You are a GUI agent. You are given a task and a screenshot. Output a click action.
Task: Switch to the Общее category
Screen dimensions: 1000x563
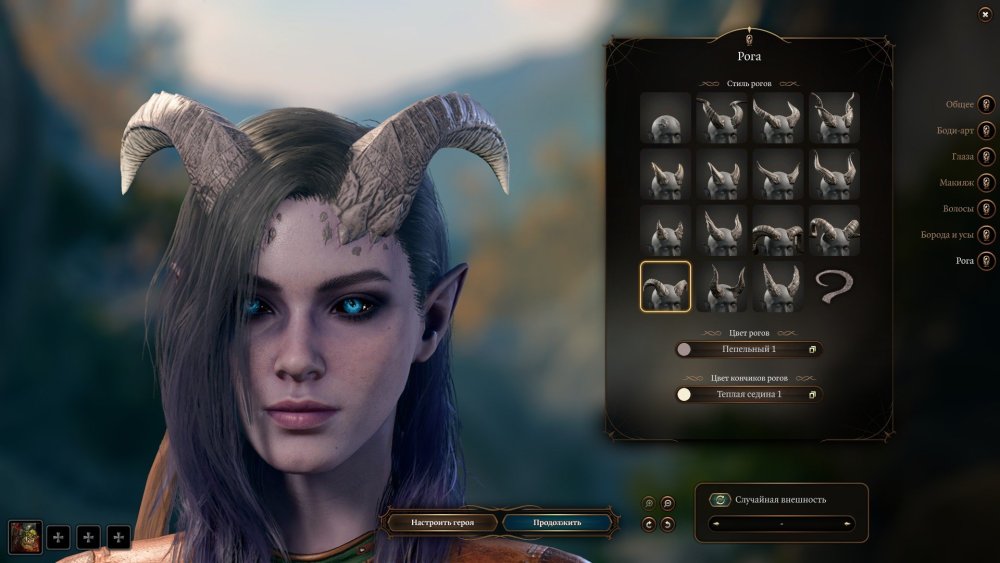click(986, 104)
